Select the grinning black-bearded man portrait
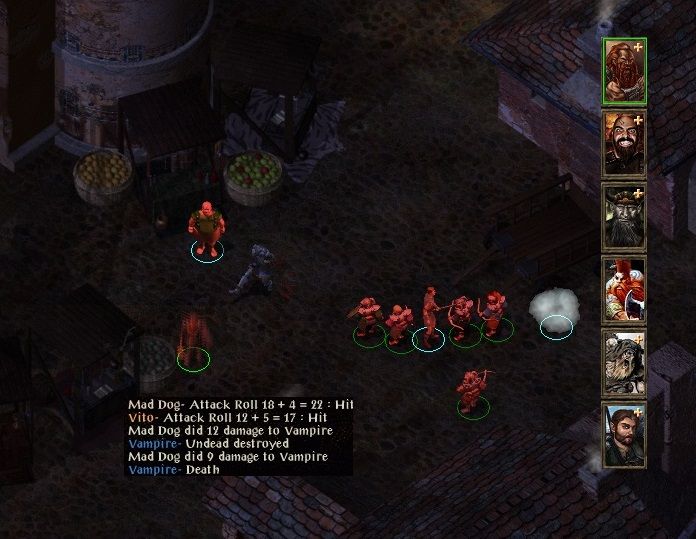Image resolution: width=696 pixels, height=539 pixels. (624, 144)
